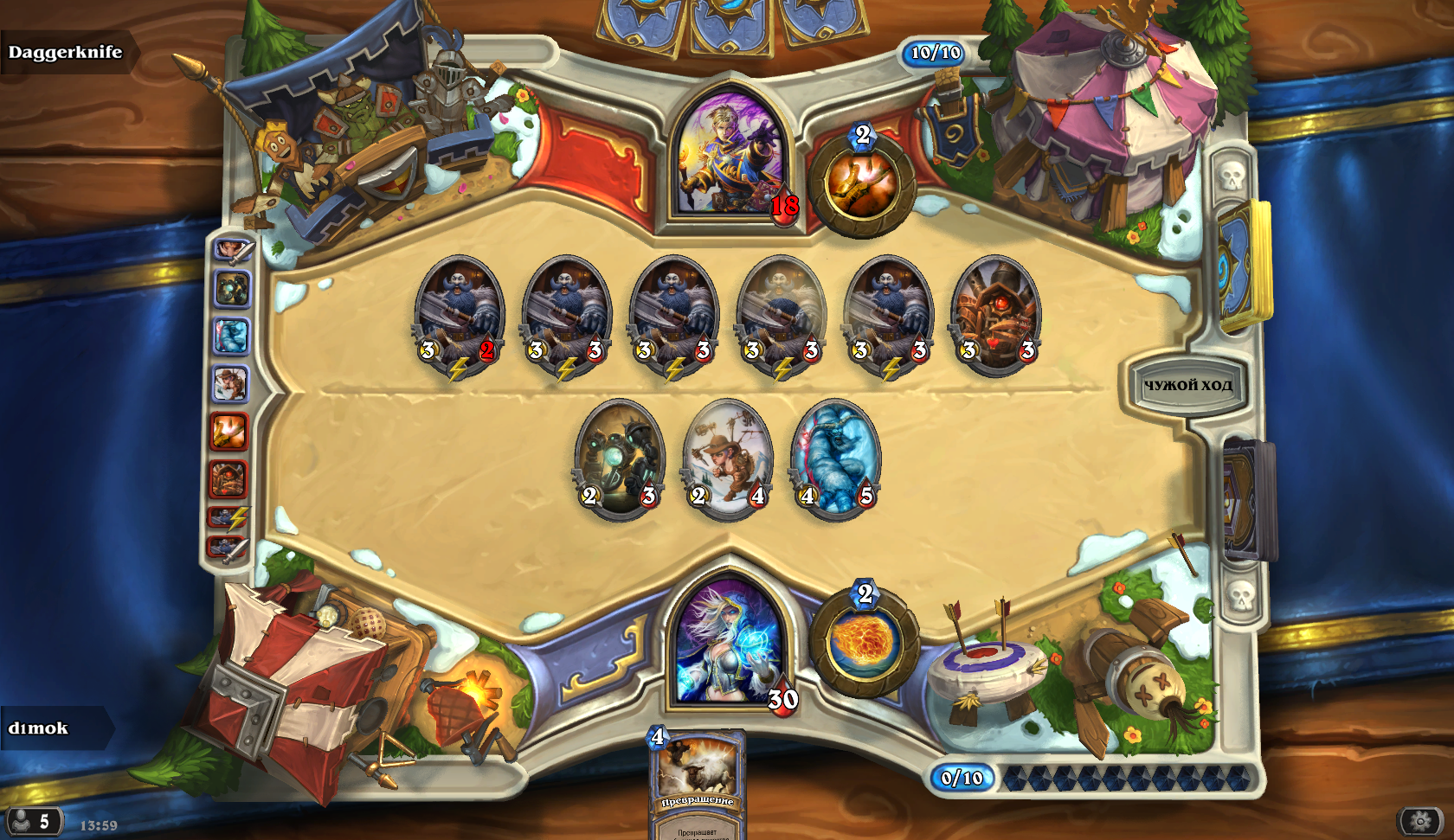This screenshot has height=840, width=1454.
Task: View the top tile in the history log
Action: tap(231, 251)
